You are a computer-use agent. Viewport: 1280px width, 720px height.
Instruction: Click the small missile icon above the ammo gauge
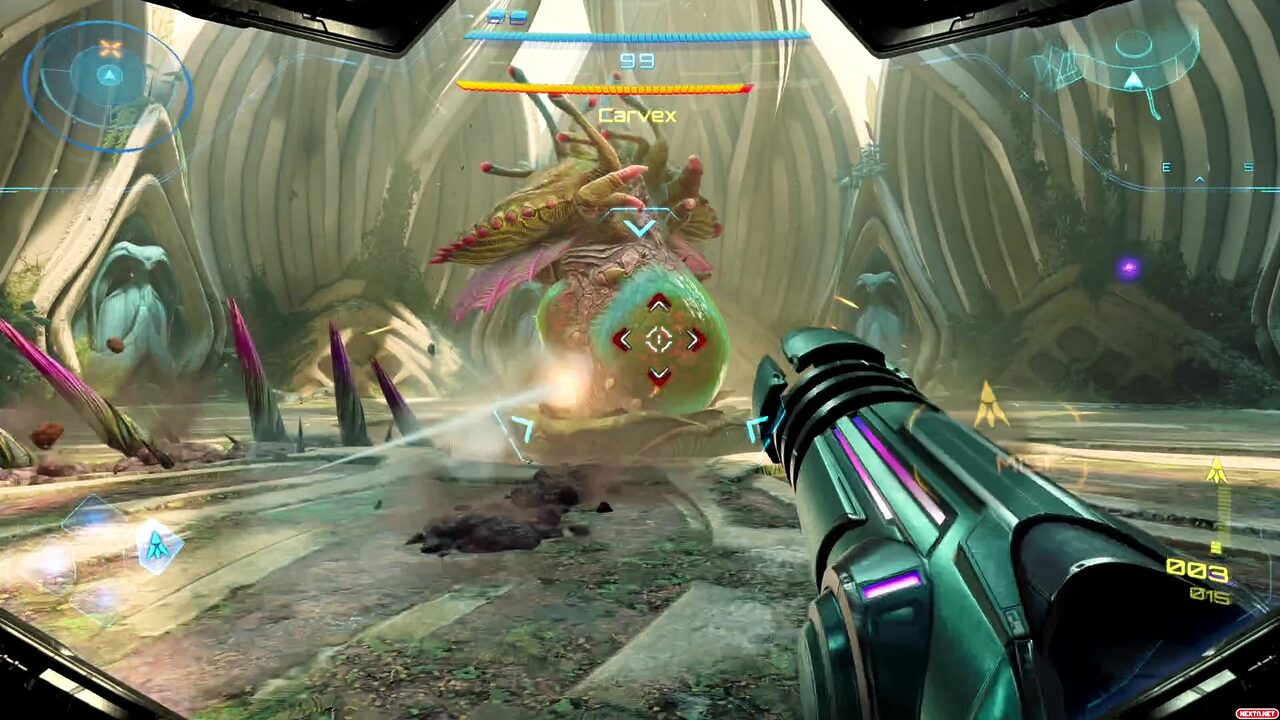pyautogui.click(x=1216, y=470)
